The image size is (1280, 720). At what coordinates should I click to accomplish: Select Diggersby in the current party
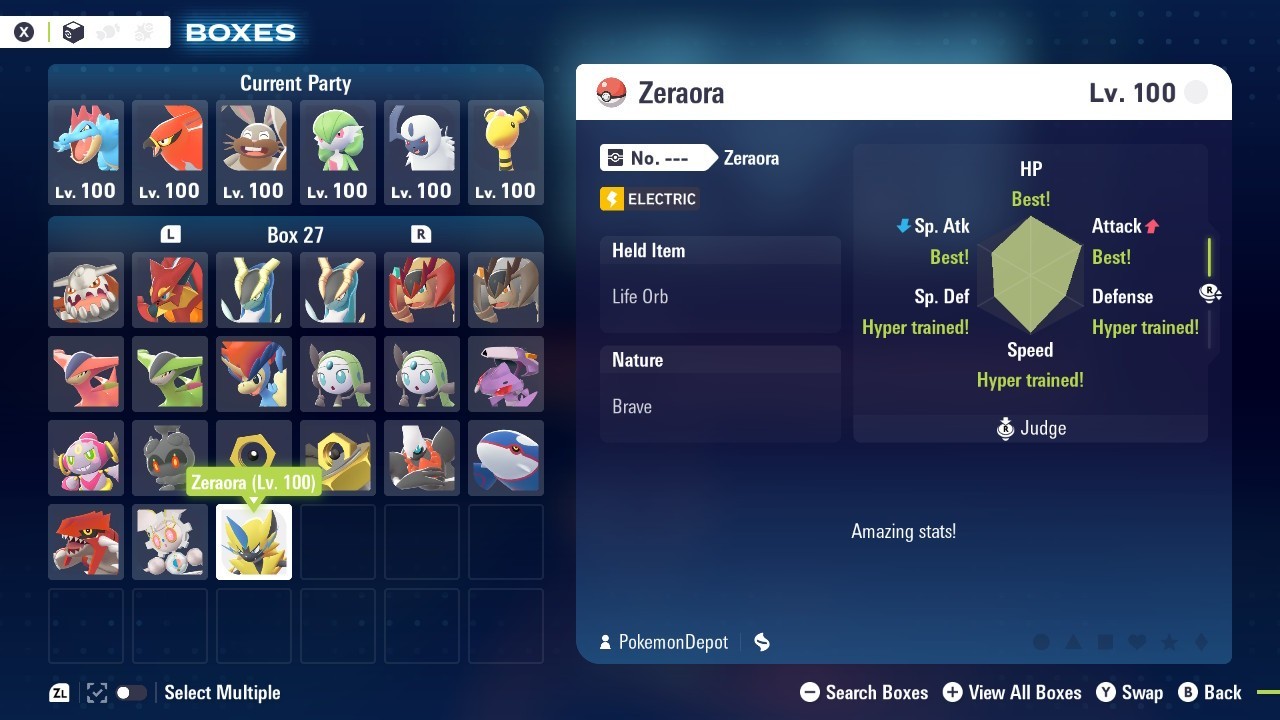pos(254,152)
